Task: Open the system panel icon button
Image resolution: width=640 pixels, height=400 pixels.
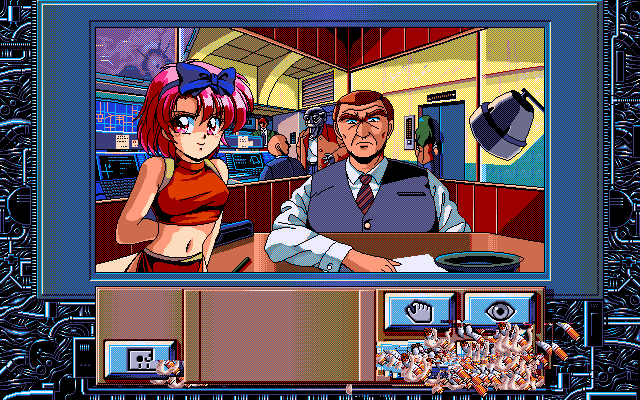Action: pyautogui.click(x=141, y=358)
